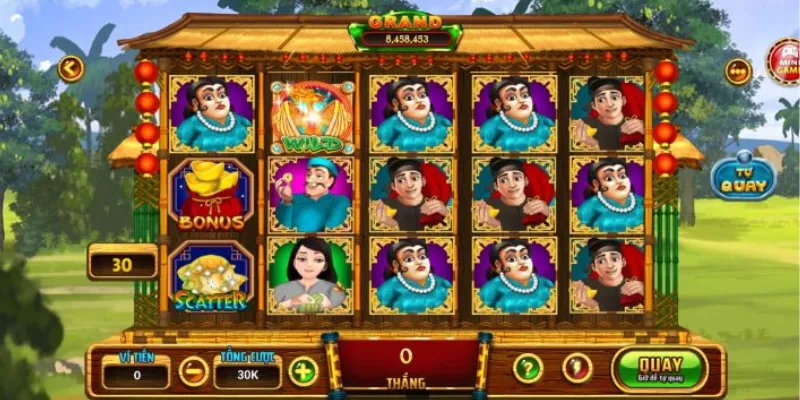Open the three-dots options menu
The height and width of the screenshot is (400, 800).
tap(738, 72)
